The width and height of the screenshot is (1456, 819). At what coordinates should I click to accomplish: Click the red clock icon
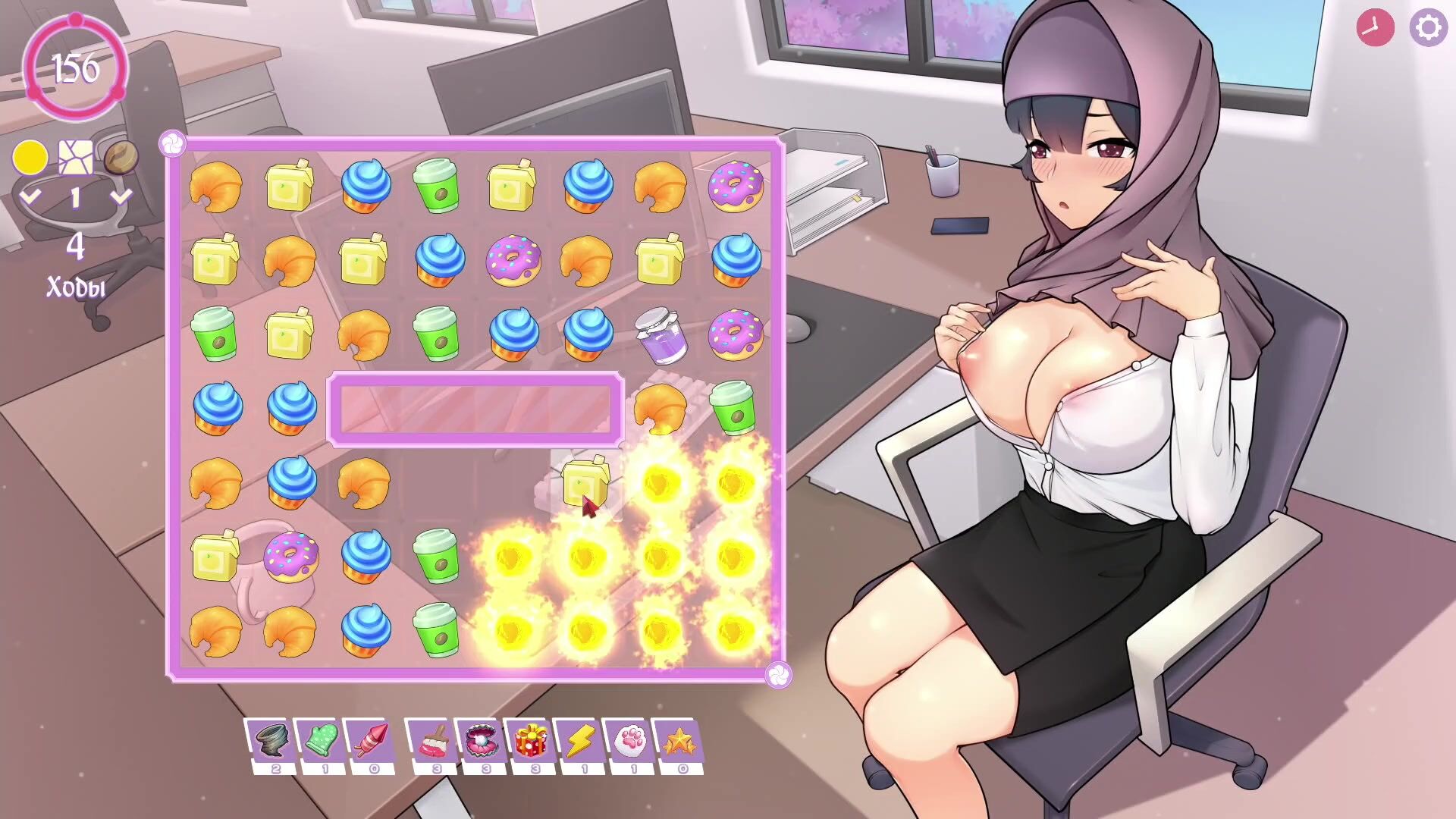point(1375,28)
